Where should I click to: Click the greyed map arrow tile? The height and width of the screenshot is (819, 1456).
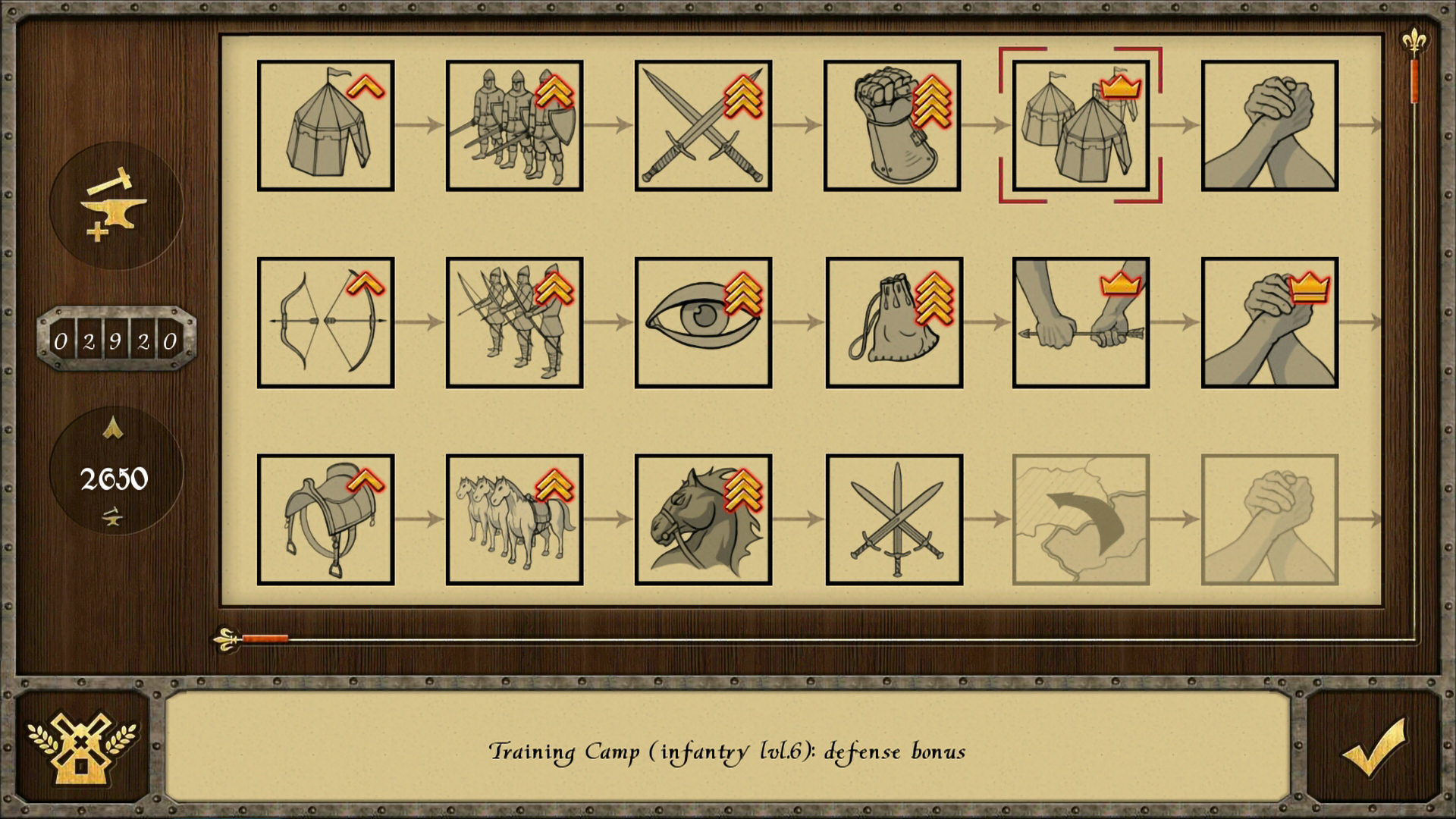pos(1081,519)
